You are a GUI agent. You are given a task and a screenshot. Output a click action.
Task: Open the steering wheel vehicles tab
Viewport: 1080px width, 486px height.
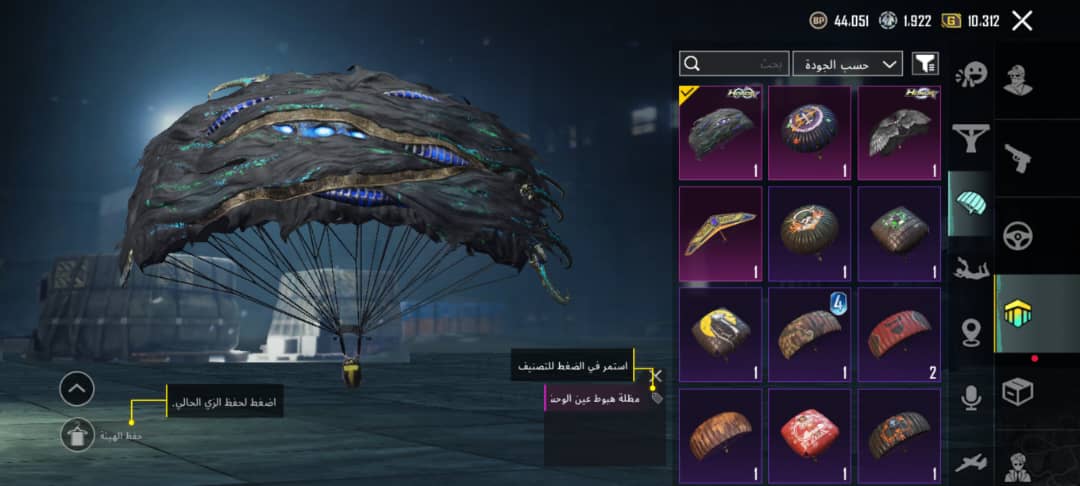point(1018,236)
